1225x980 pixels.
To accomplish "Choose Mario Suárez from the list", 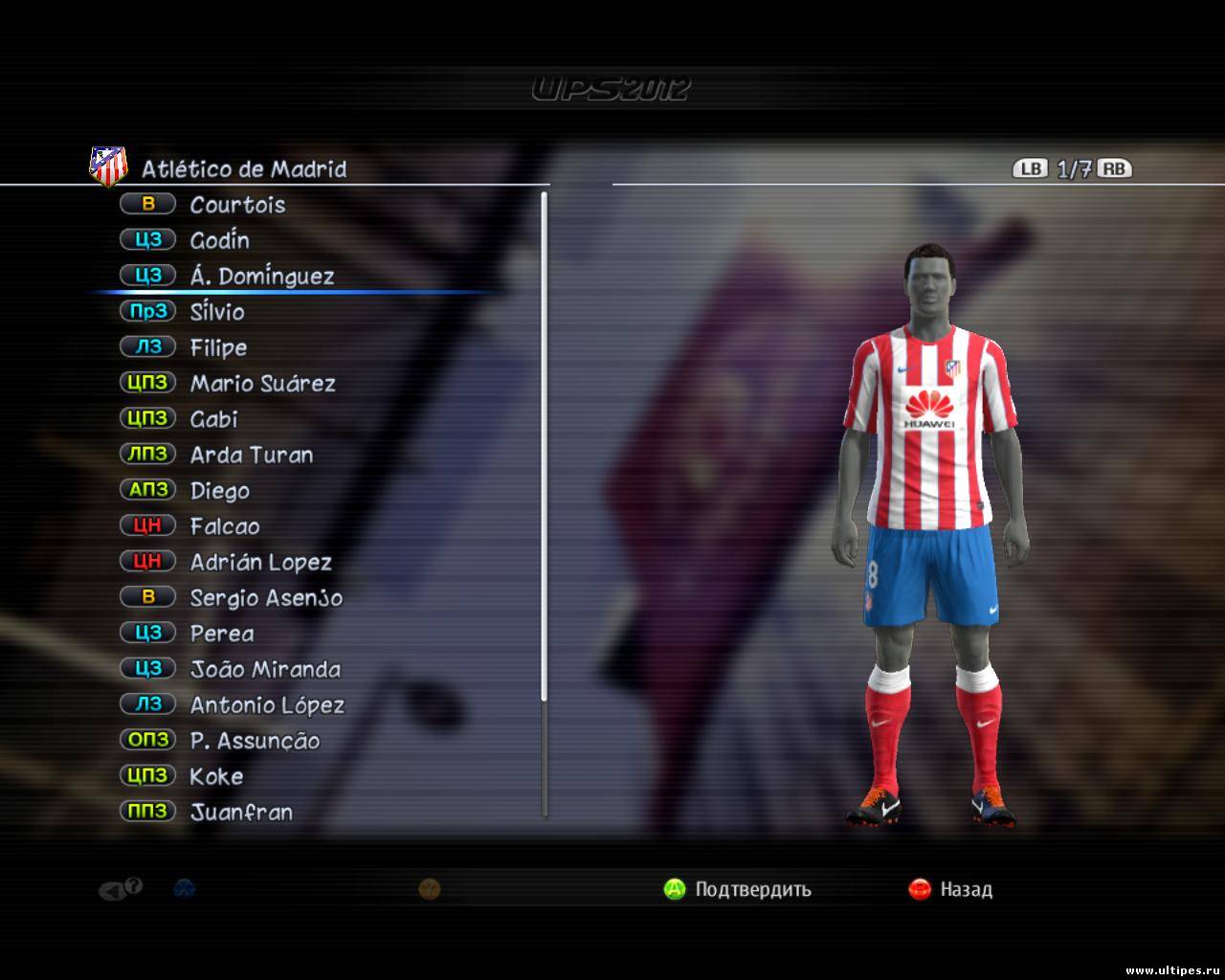I will click(x=262, y=383).
